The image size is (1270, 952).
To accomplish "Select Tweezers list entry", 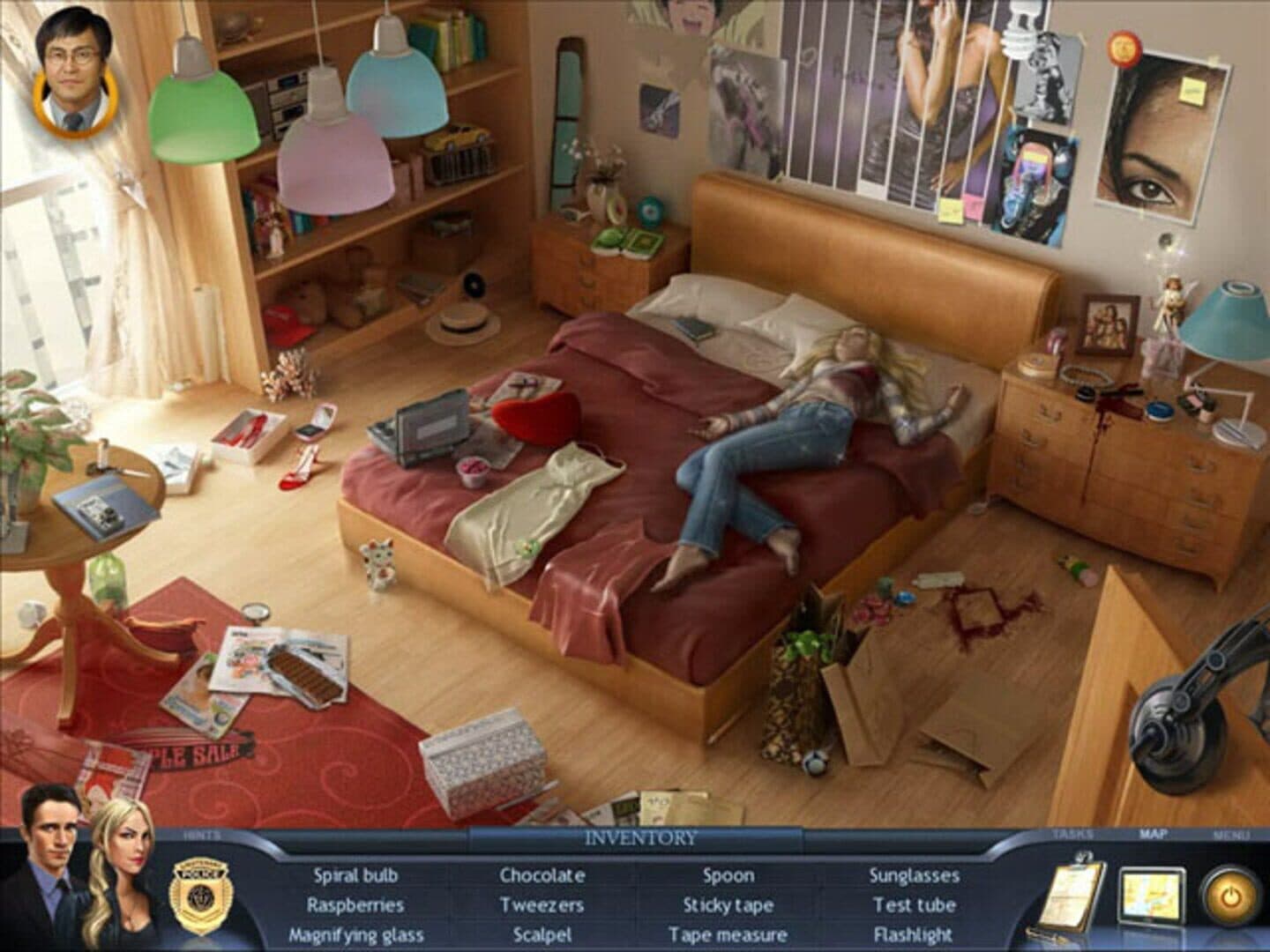I will (542, 905).
